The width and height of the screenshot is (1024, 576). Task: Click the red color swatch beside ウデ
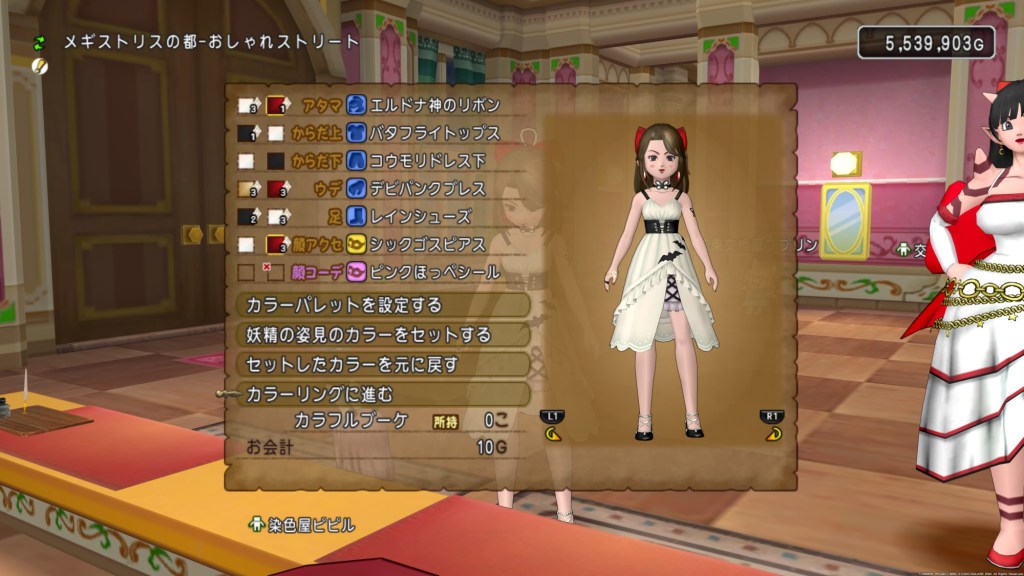point(277,188)
